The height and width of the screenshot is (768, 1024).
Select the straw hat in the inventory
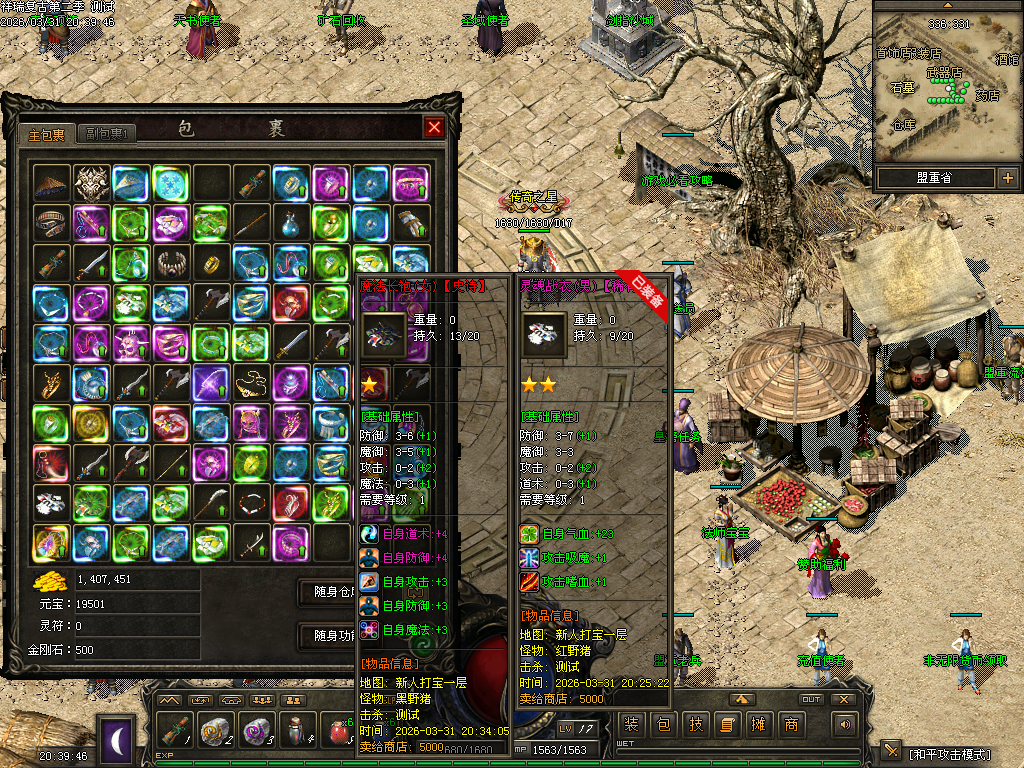tap(51, 183)
